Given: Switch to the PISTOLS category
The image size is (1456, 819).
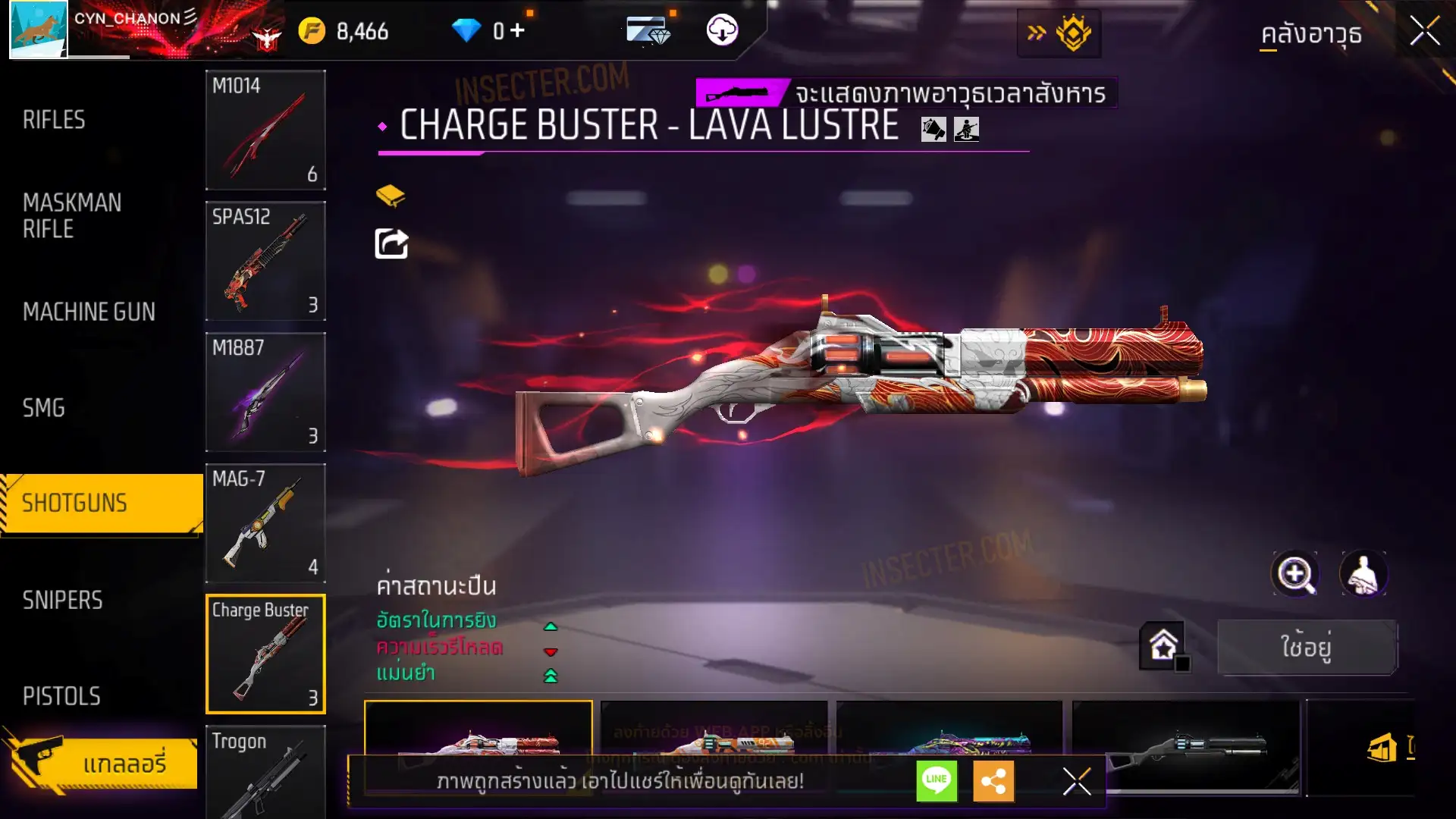Looking at the screenshot, I should tap(61, 696).
